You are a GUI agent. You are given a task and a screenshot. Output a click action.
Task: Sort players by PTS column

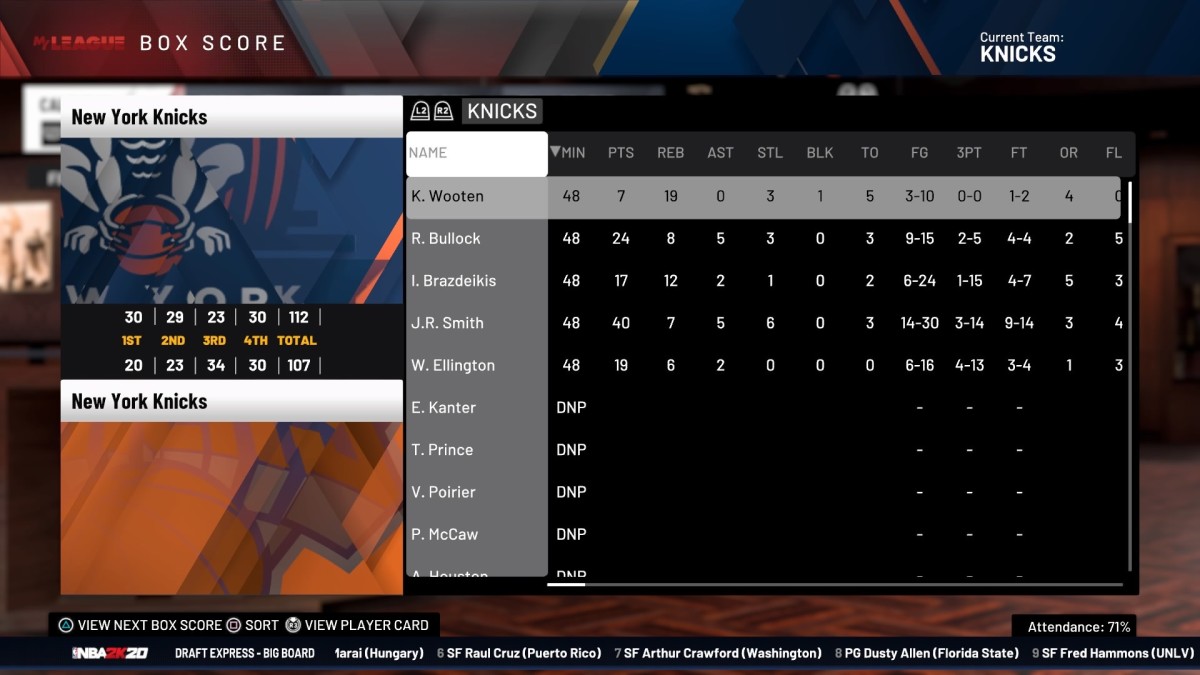pyautogui.click(x=621, y=153)
